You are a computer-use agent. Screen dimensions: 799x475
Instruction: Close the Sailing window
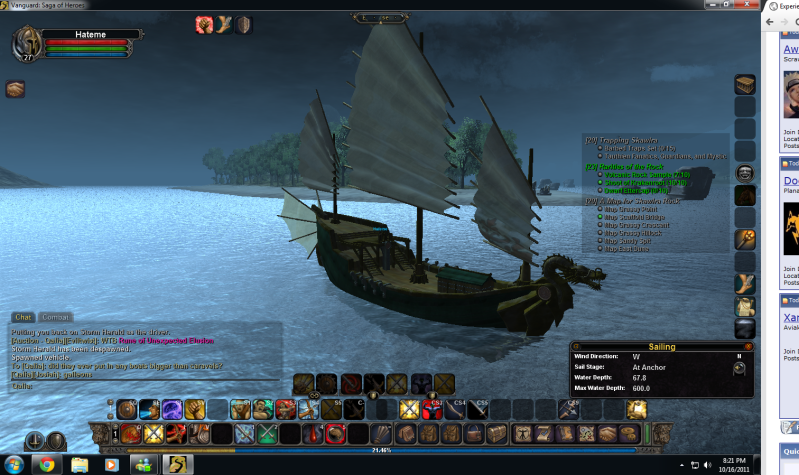(748, 347)
